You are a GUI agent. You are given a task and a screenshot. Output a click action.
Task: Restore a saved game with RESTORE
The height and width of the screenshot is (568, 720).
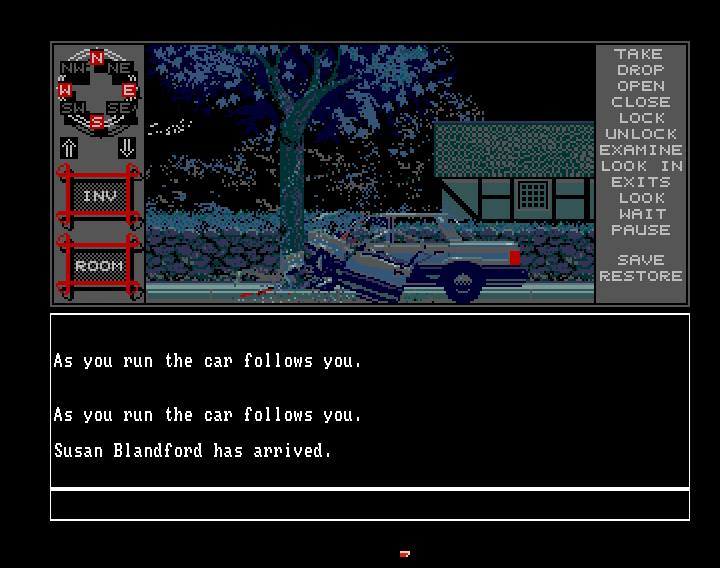[x=640, y=276]
